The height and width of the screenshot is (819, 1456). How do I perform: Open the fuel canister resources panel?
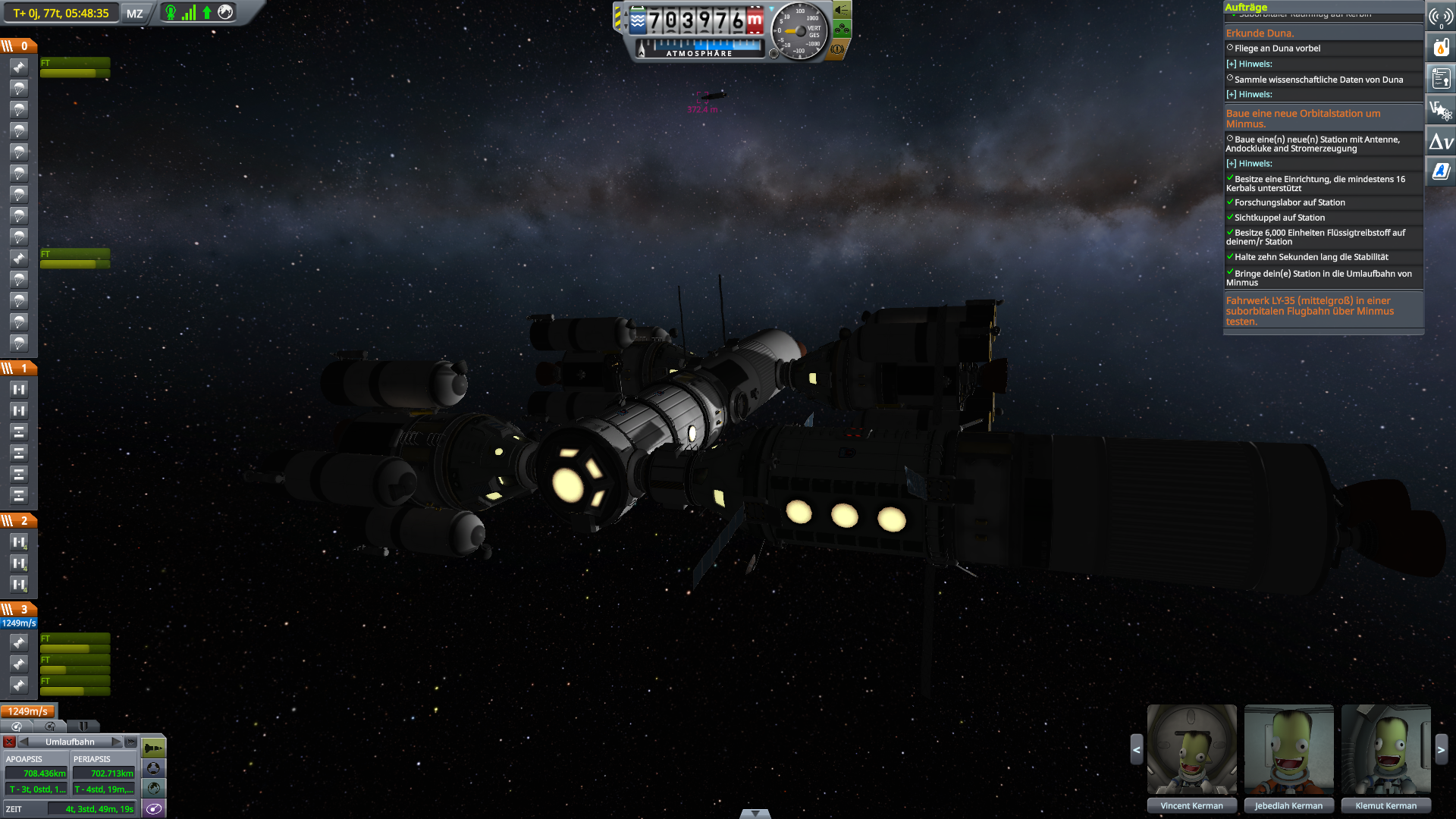tap(1441, 48)
